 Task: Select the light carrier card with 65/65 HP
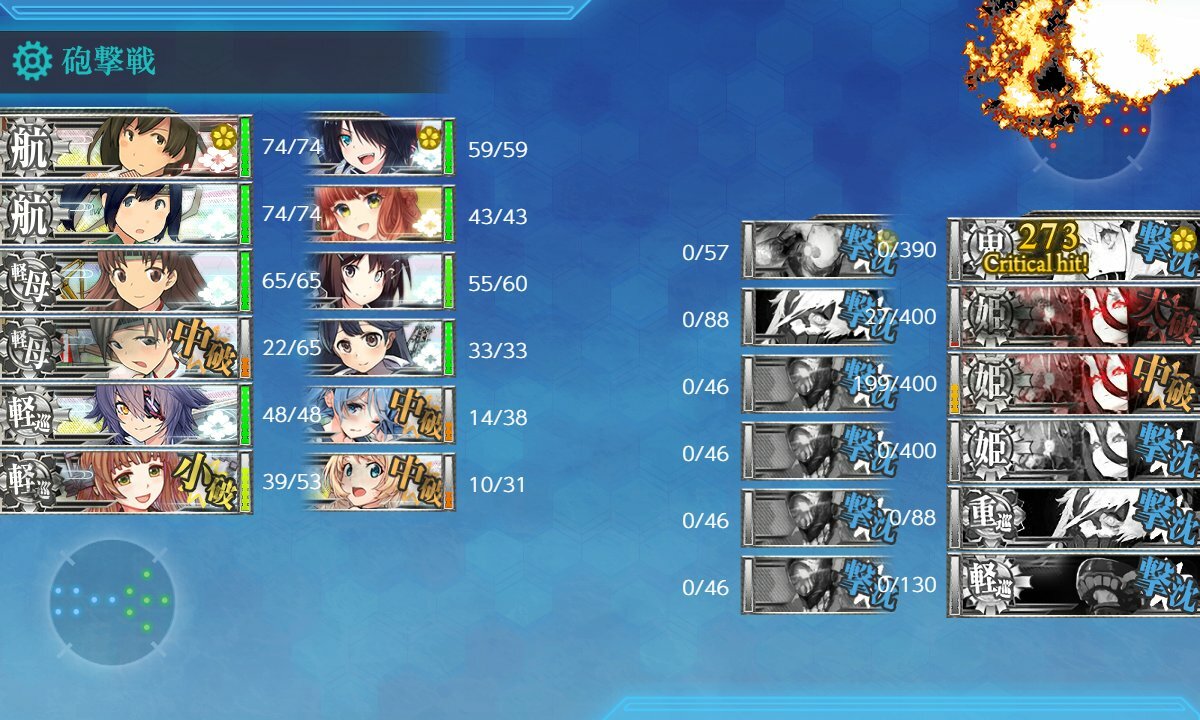click(x=125, y=282)
